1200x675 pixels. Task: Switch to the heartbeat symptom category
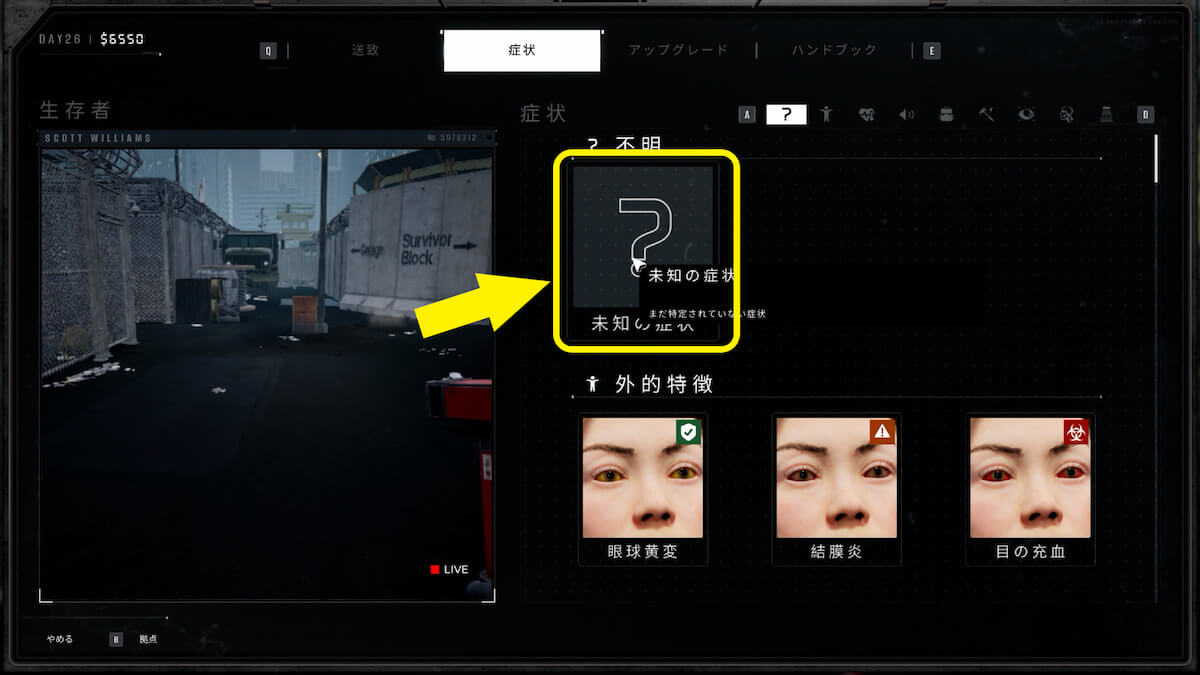pyautogui.click(x=866, y=114)
